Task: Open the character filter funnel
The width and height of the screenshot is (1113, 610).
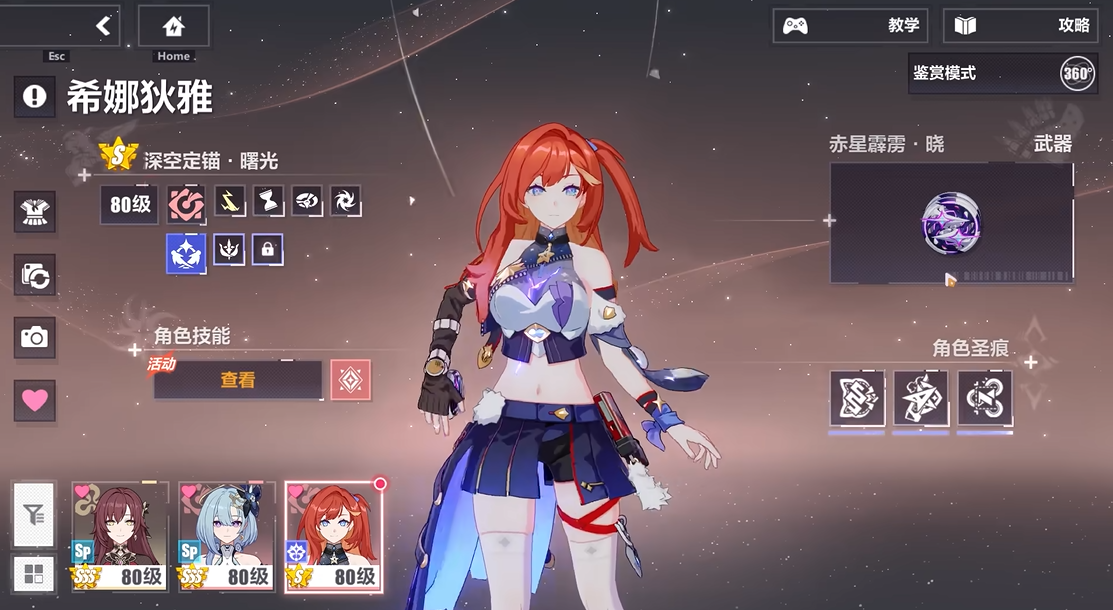Action: (34, 515)
